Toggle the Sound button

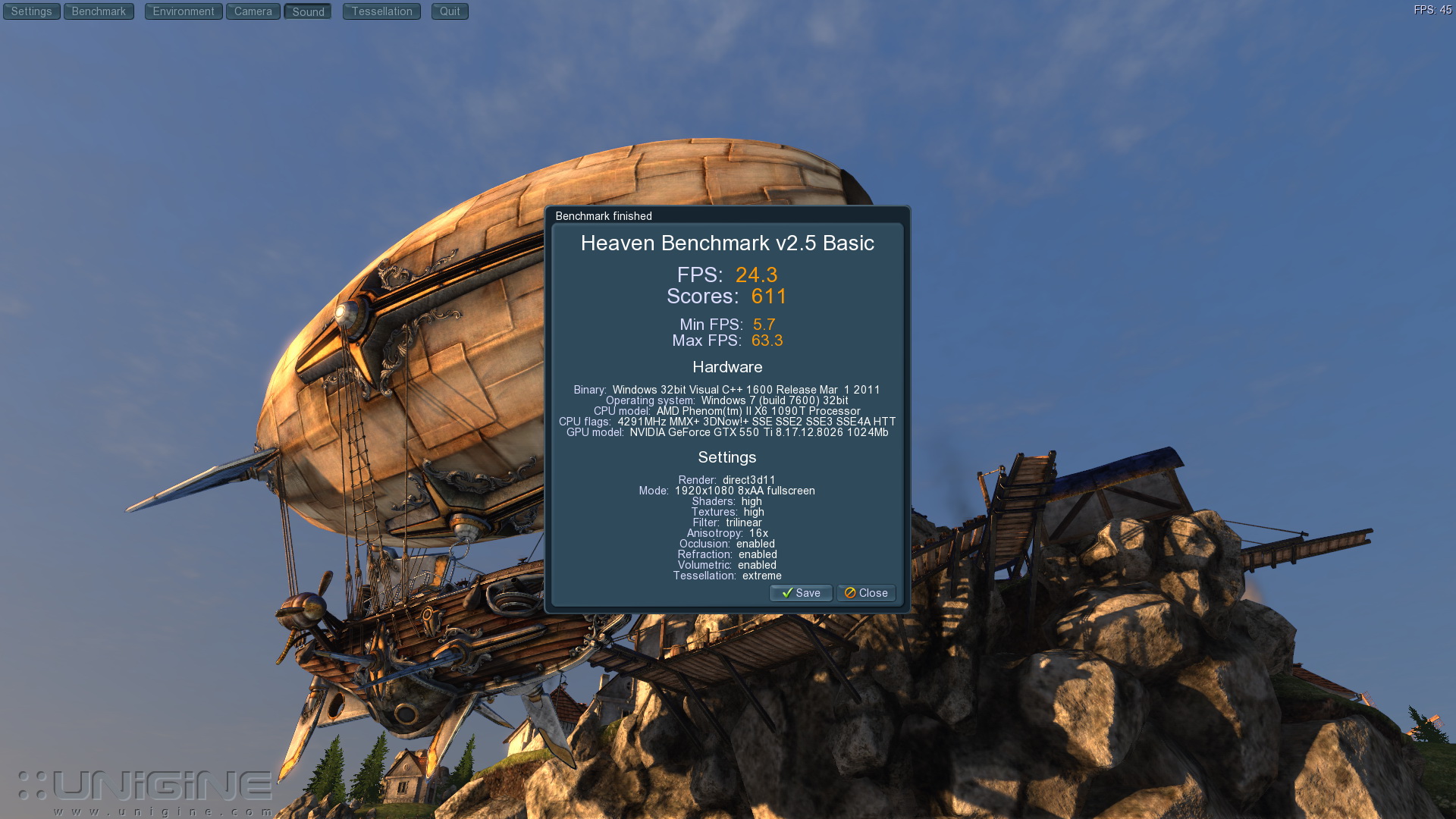(x=308, y=11)
